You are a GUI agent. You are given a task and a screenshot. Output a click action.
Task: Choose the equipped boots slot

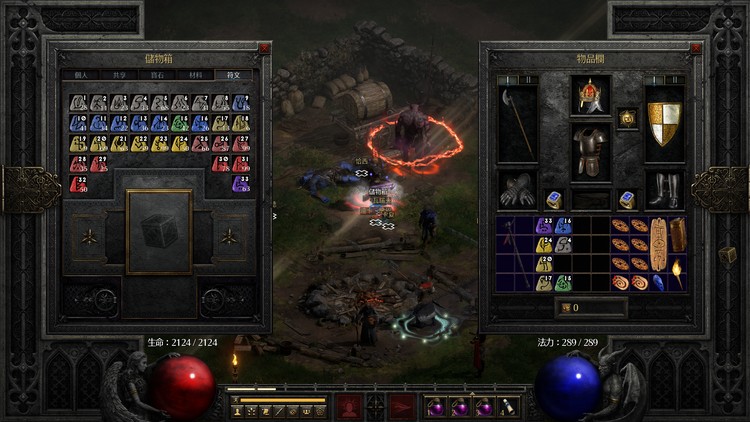(664, 190)
